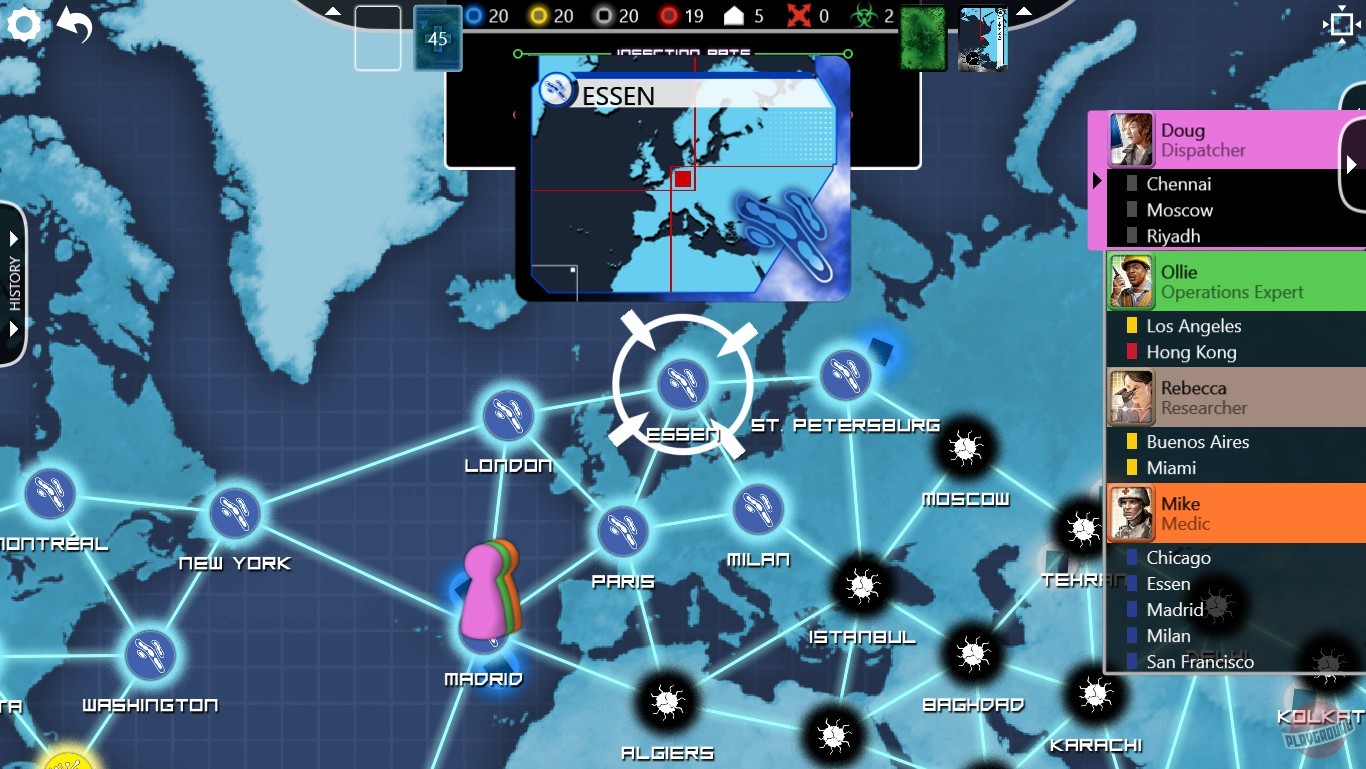Inspect the green infection deck
Screen dimensions: 1366x769
922,39
